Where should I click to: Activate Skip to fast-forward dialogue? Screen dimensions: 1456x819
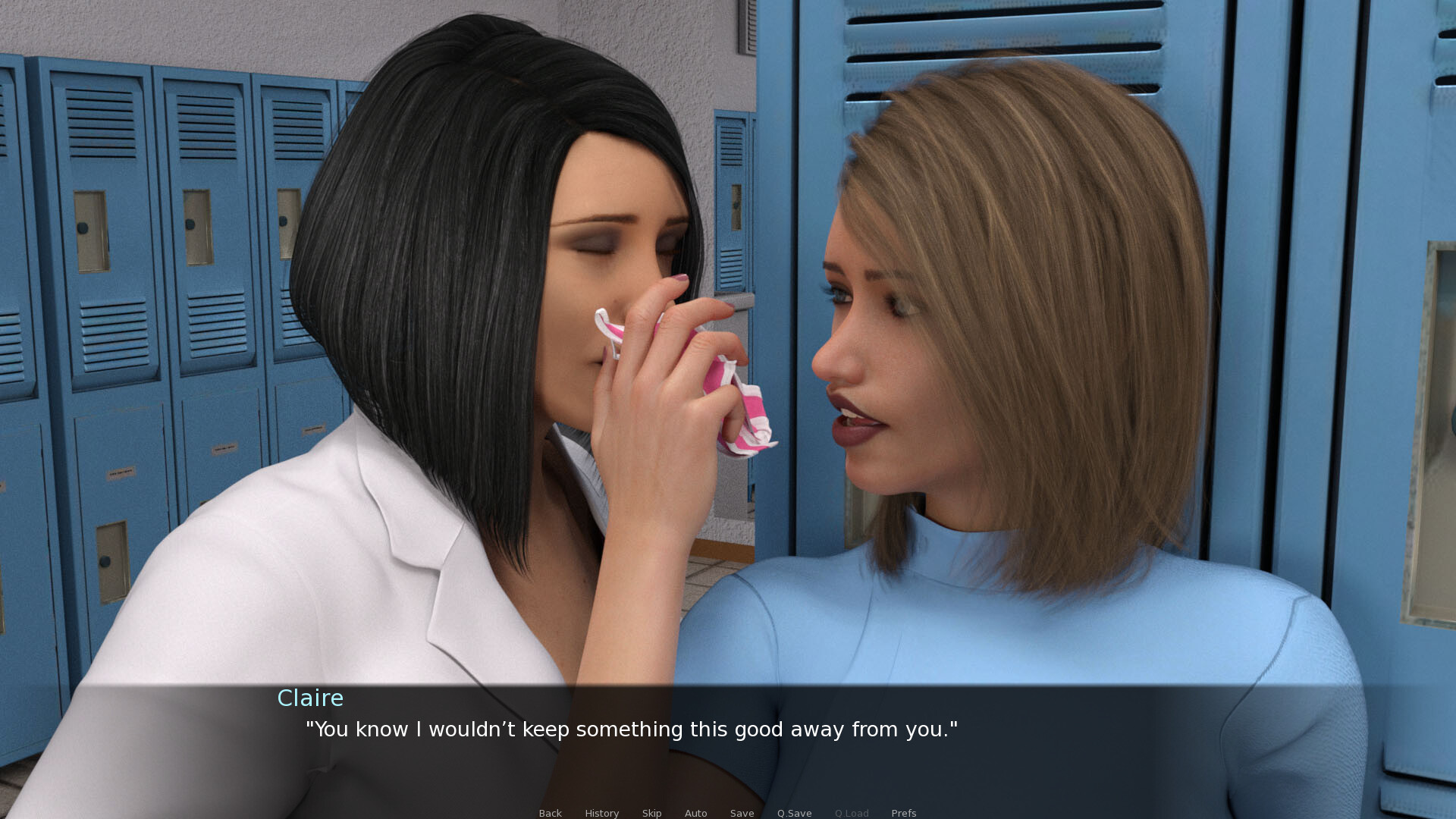pyautogui.click(x=651, y=813)
